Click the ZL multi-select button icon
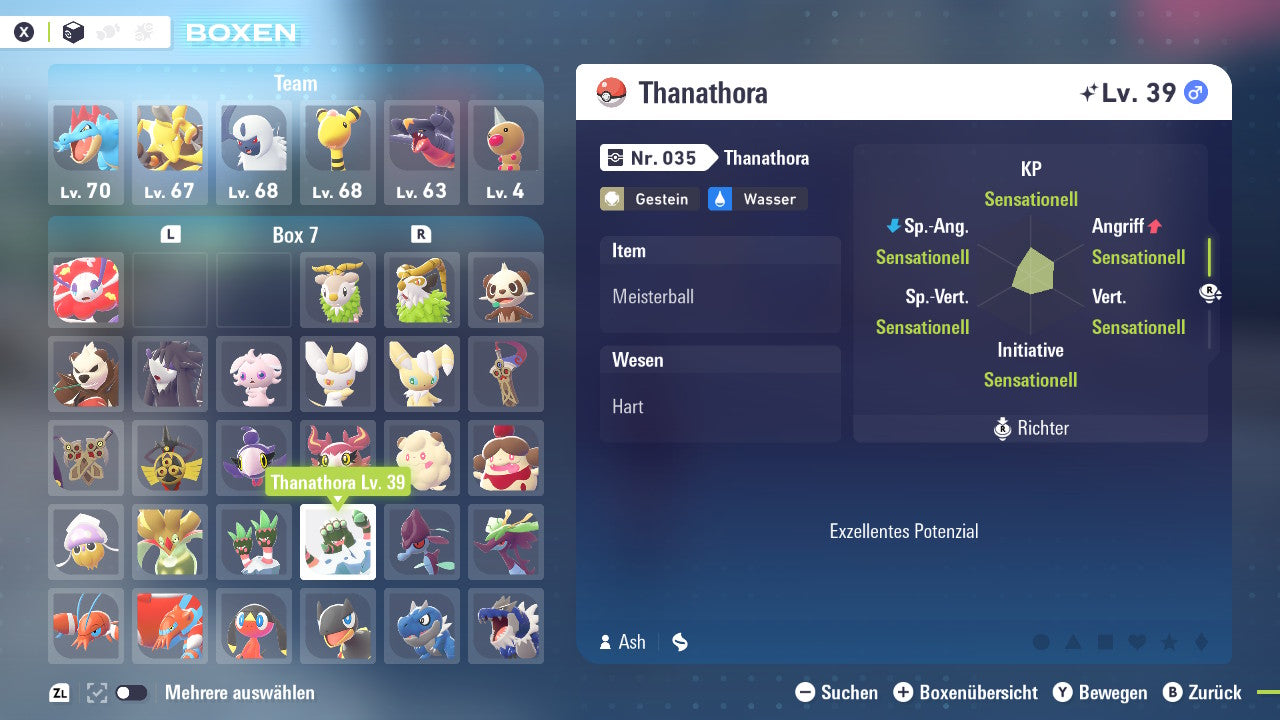The height and width of the screenshot is (720, 1280). click(56, 692)
